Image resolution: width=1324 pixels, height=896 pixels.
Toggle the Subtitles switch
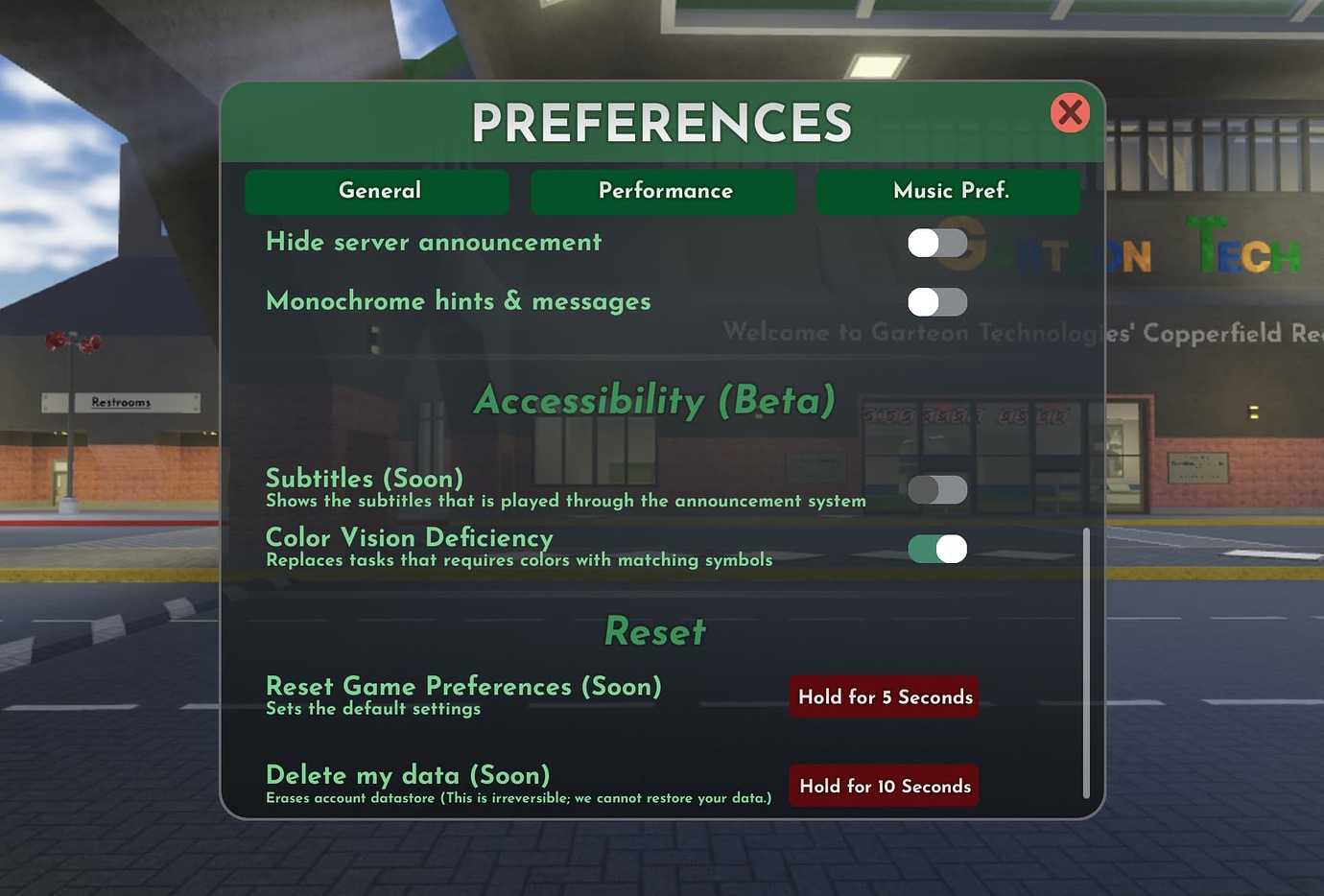click(936, 489)
